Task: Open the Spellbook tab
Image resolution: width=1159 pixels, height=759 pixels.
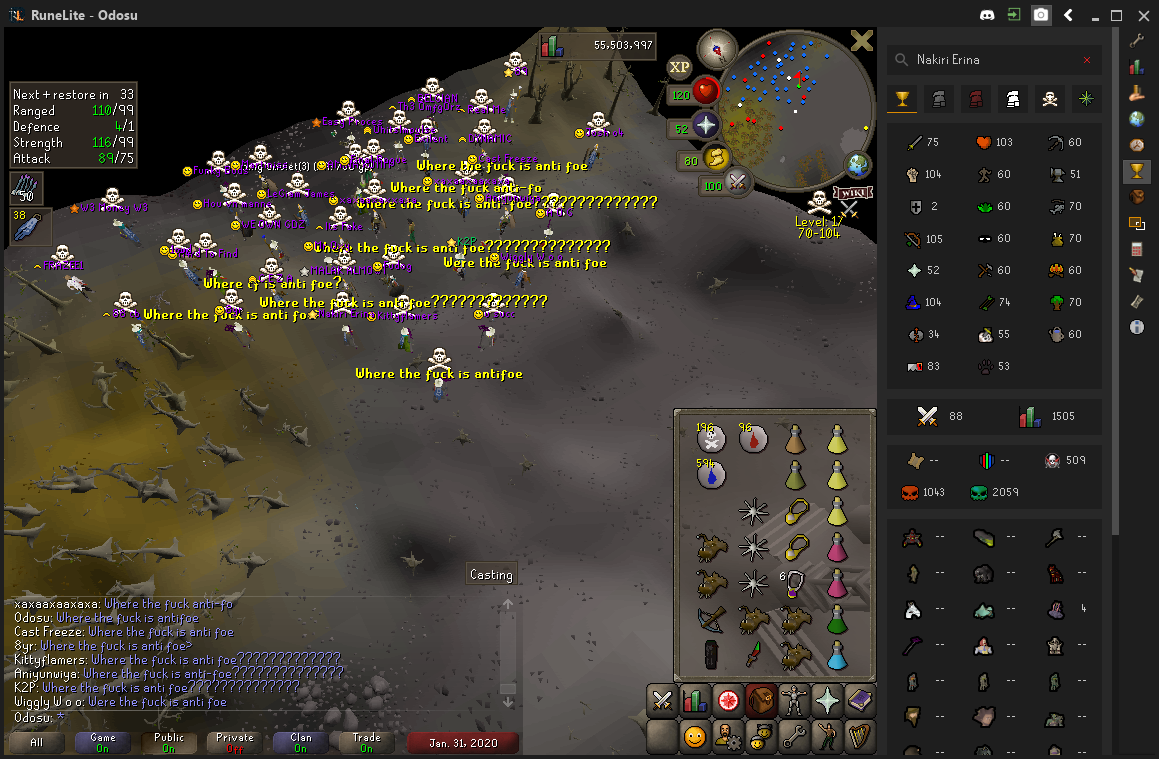Action: click(x=859, y=700)
